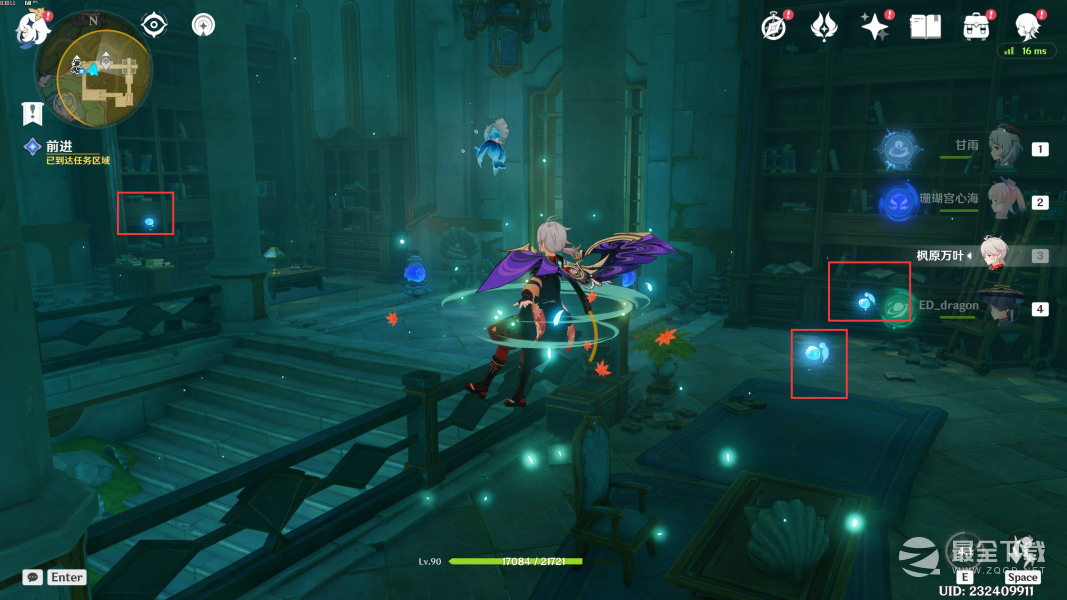Open the character screen head icon
1067x600 pixels.
pyautogui.click(x=1027, y=27)
